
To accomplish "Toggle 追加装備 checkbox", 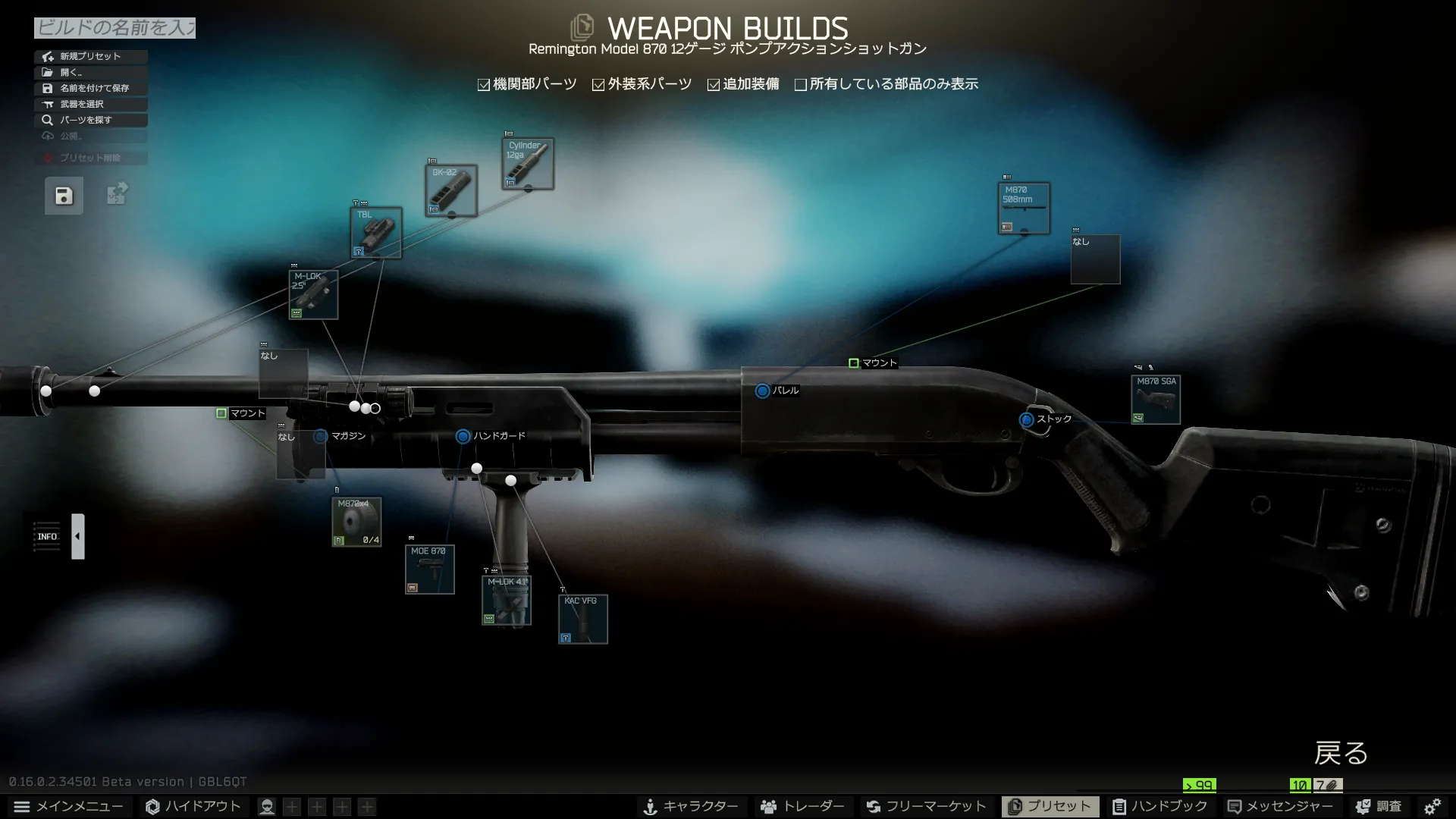I will point(714,85).
